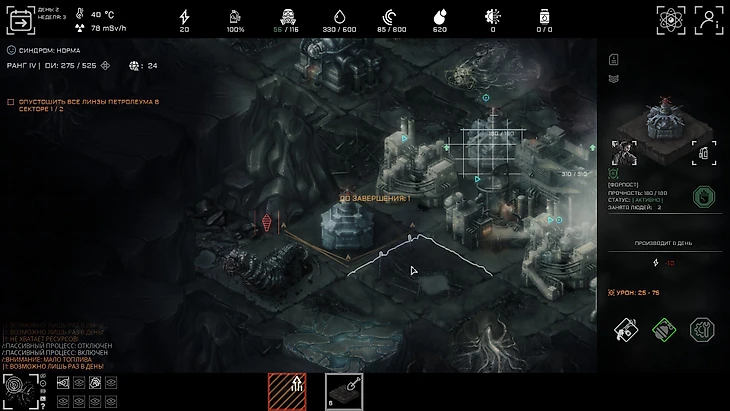Click the door icon beside the outpost
730x411 pixels.
coord(703,153)
